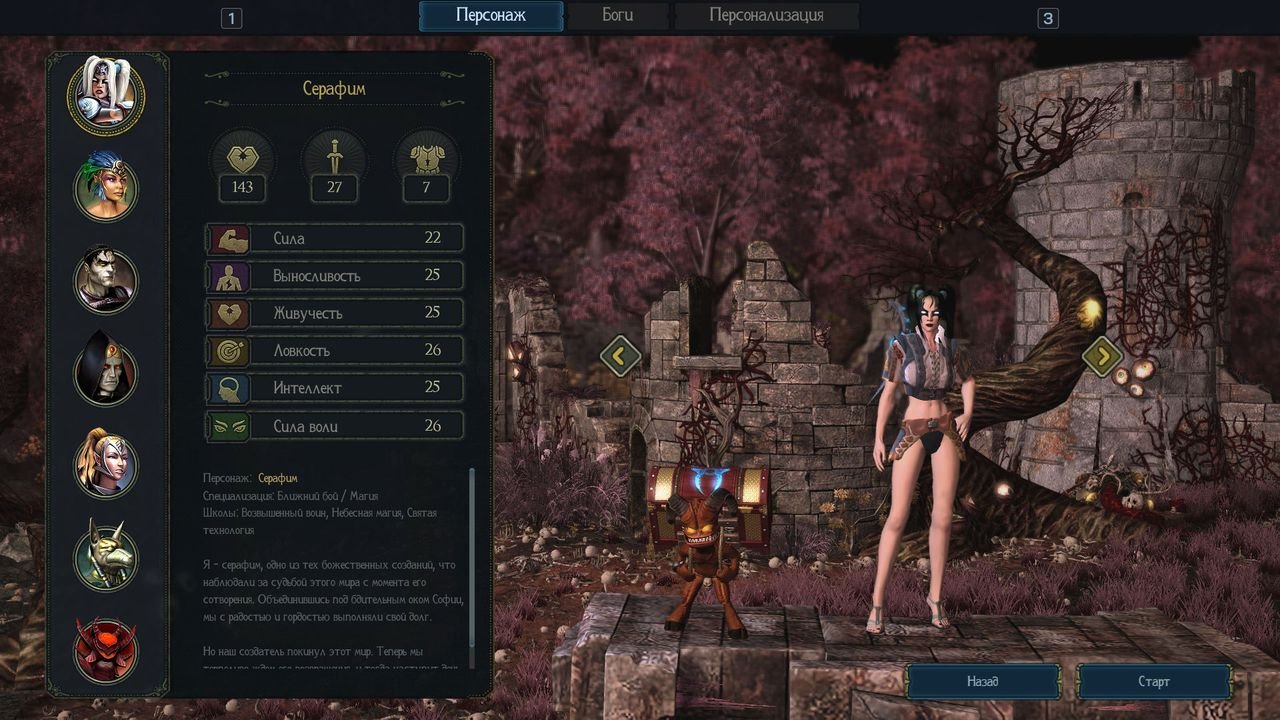The image size is (1280, 720).
Task: Show previous character appearance with left arrow
Action: pyautogui.click(x=620, y=355)
